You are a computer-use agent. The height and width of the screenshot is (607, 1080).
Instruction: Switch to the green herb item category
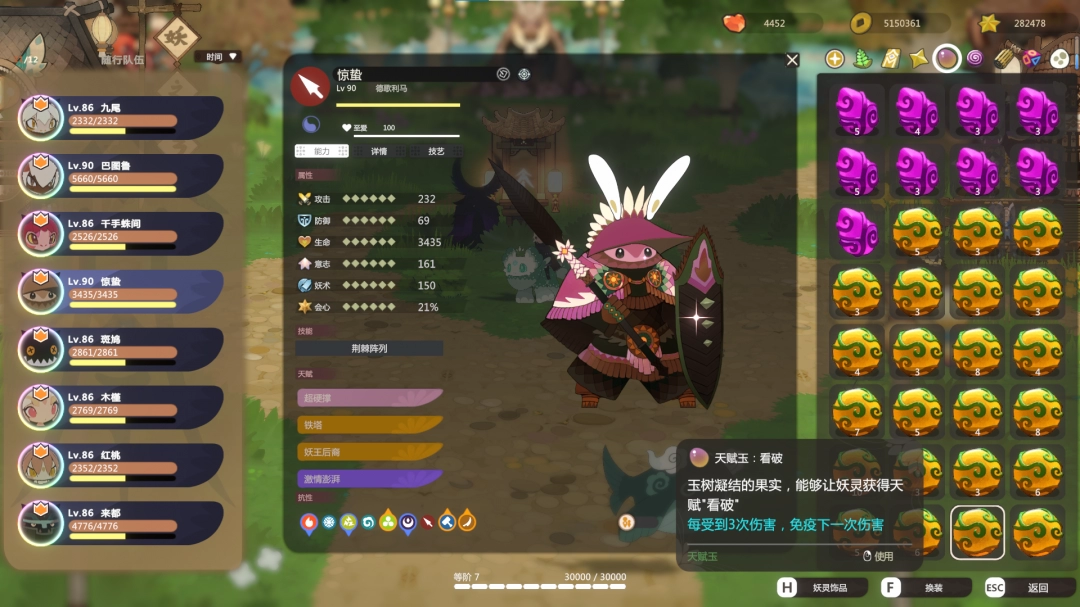[862, 59]
